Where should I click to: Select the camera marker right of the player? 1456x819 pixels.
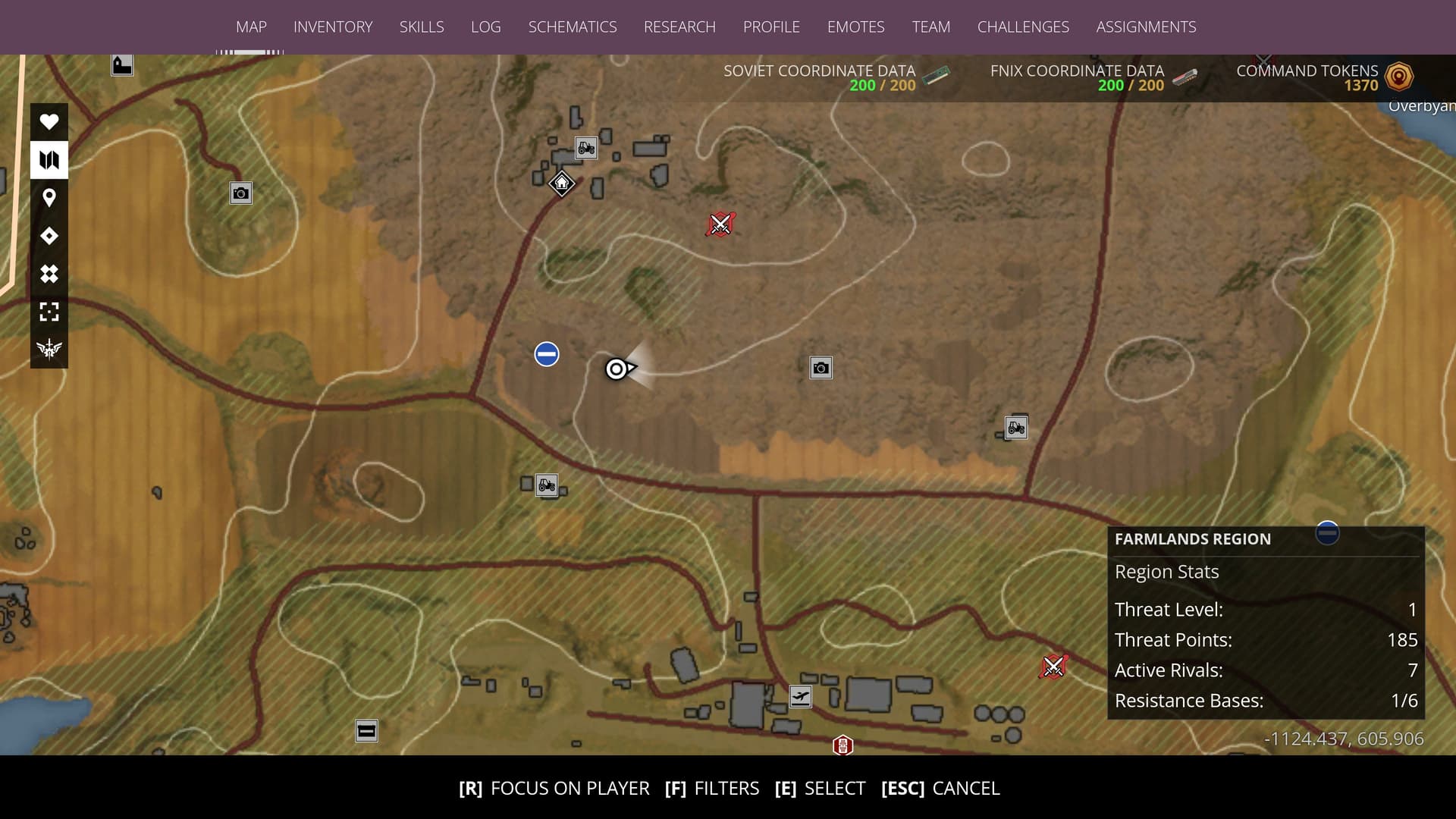pos(821,369)
